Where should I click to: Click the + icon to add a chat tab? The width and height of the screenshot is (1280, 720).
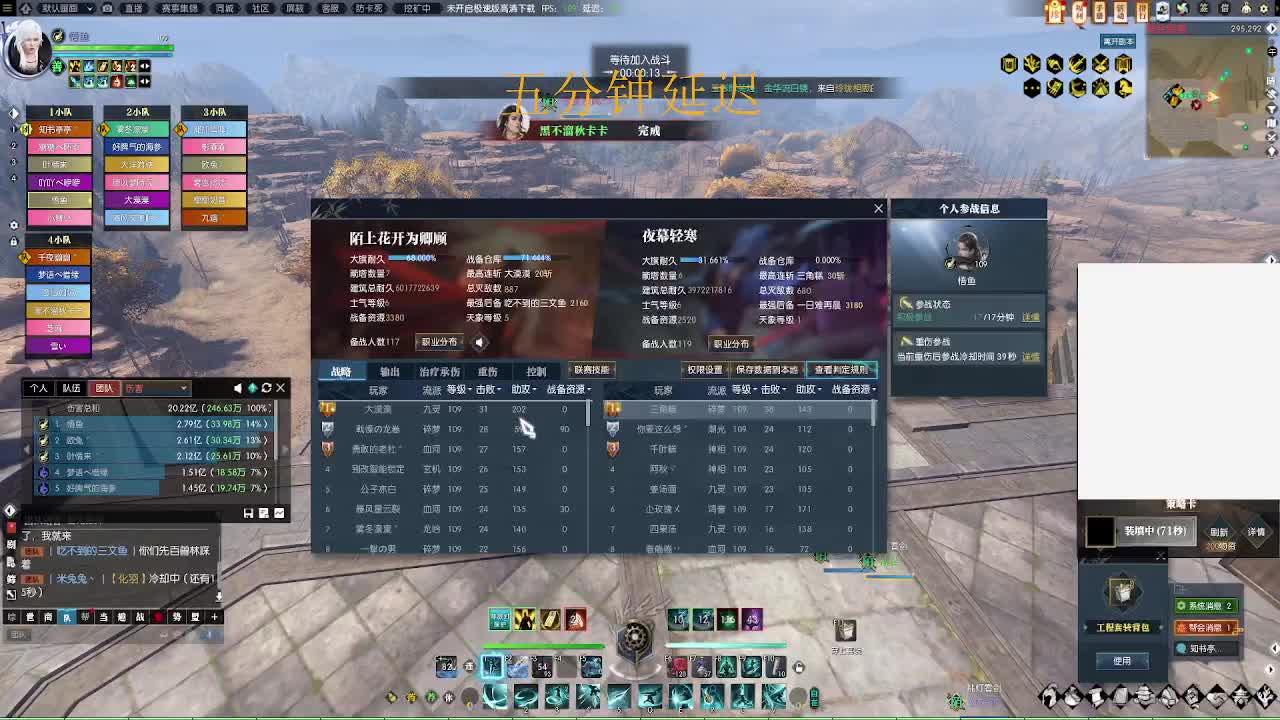tap(216, 618)
